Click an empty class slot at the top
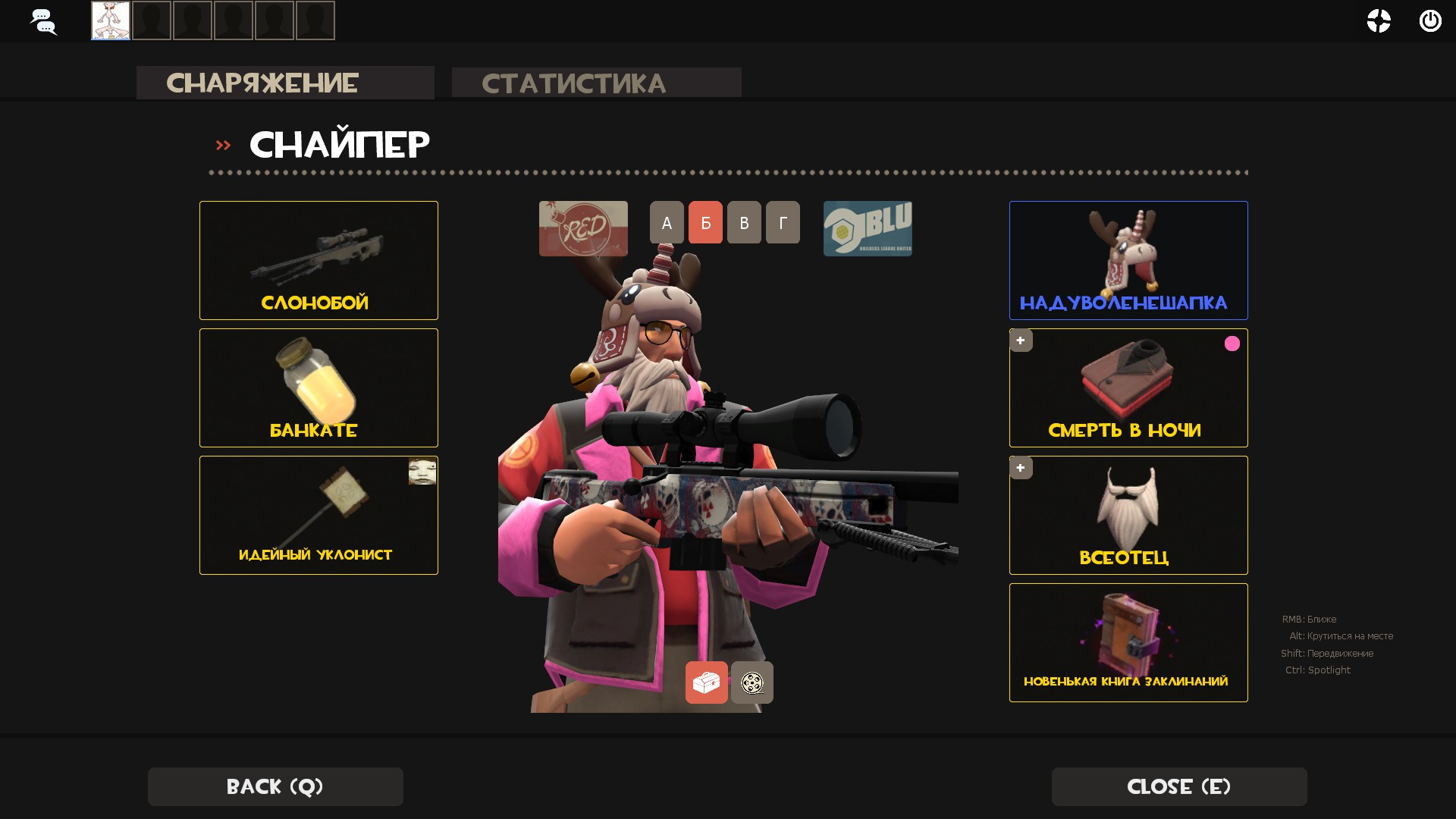 151,20
